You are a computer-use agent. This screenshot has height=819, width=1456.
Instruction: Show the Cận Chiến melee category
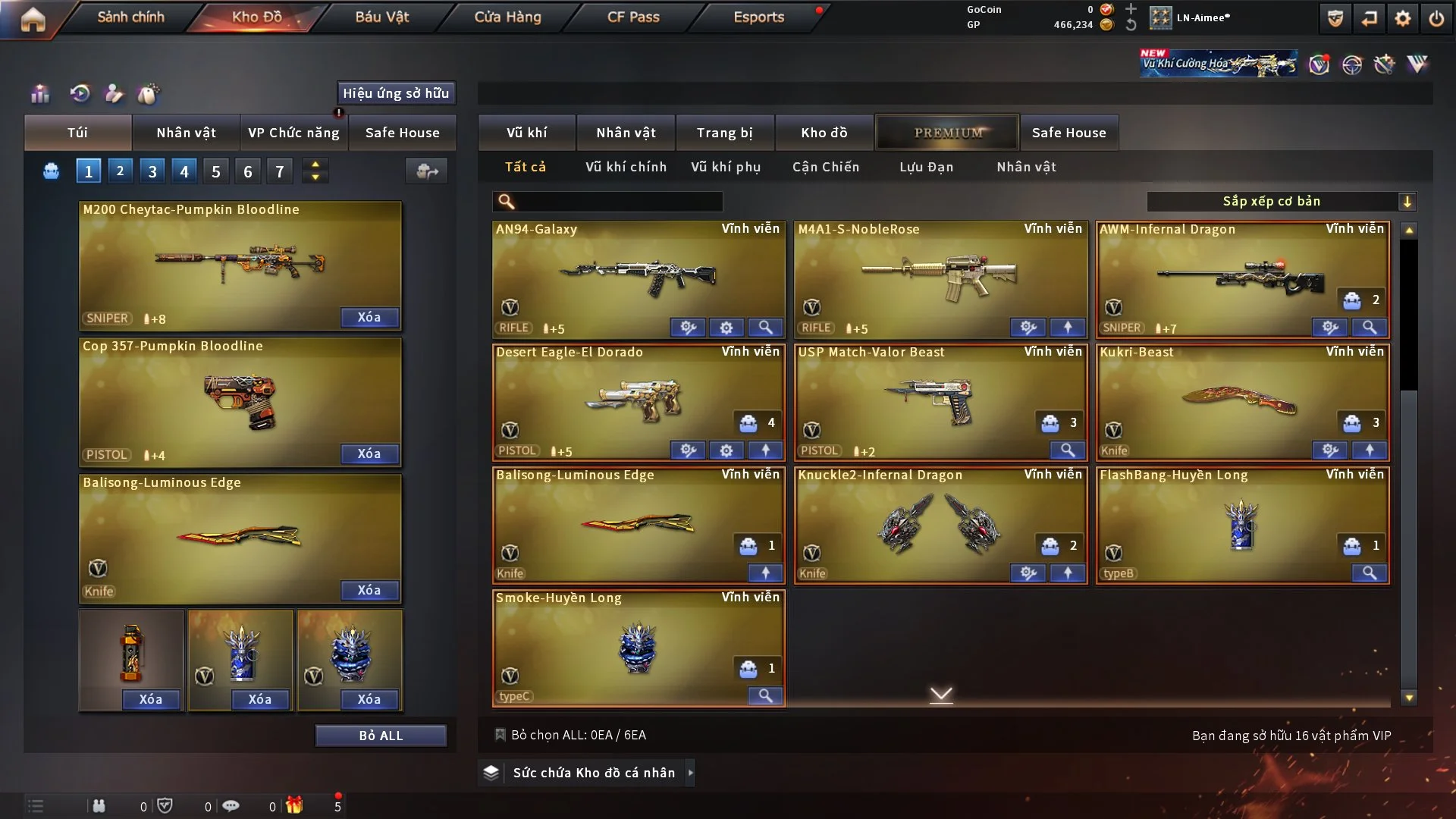click(x=826, y=167)
